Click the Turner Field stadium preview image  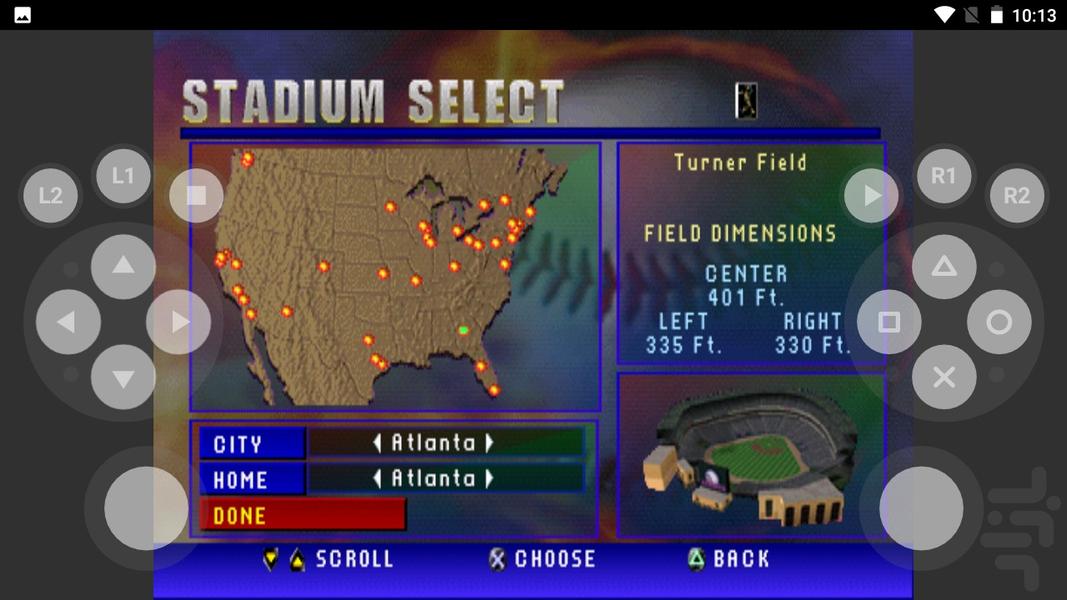tap(750, 455)
